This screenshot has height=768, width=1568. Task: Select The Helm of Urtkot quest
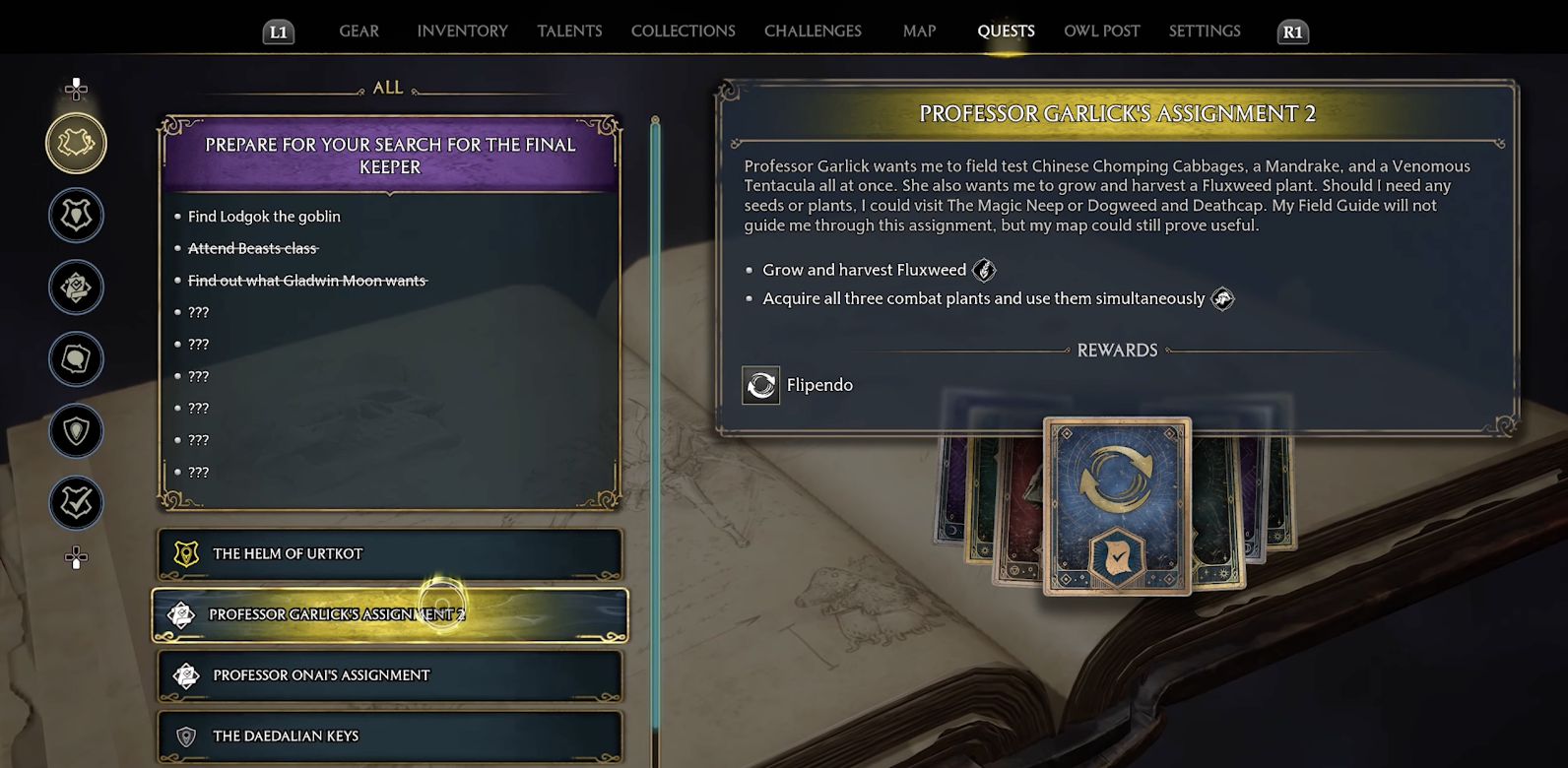tap(390, 554)
